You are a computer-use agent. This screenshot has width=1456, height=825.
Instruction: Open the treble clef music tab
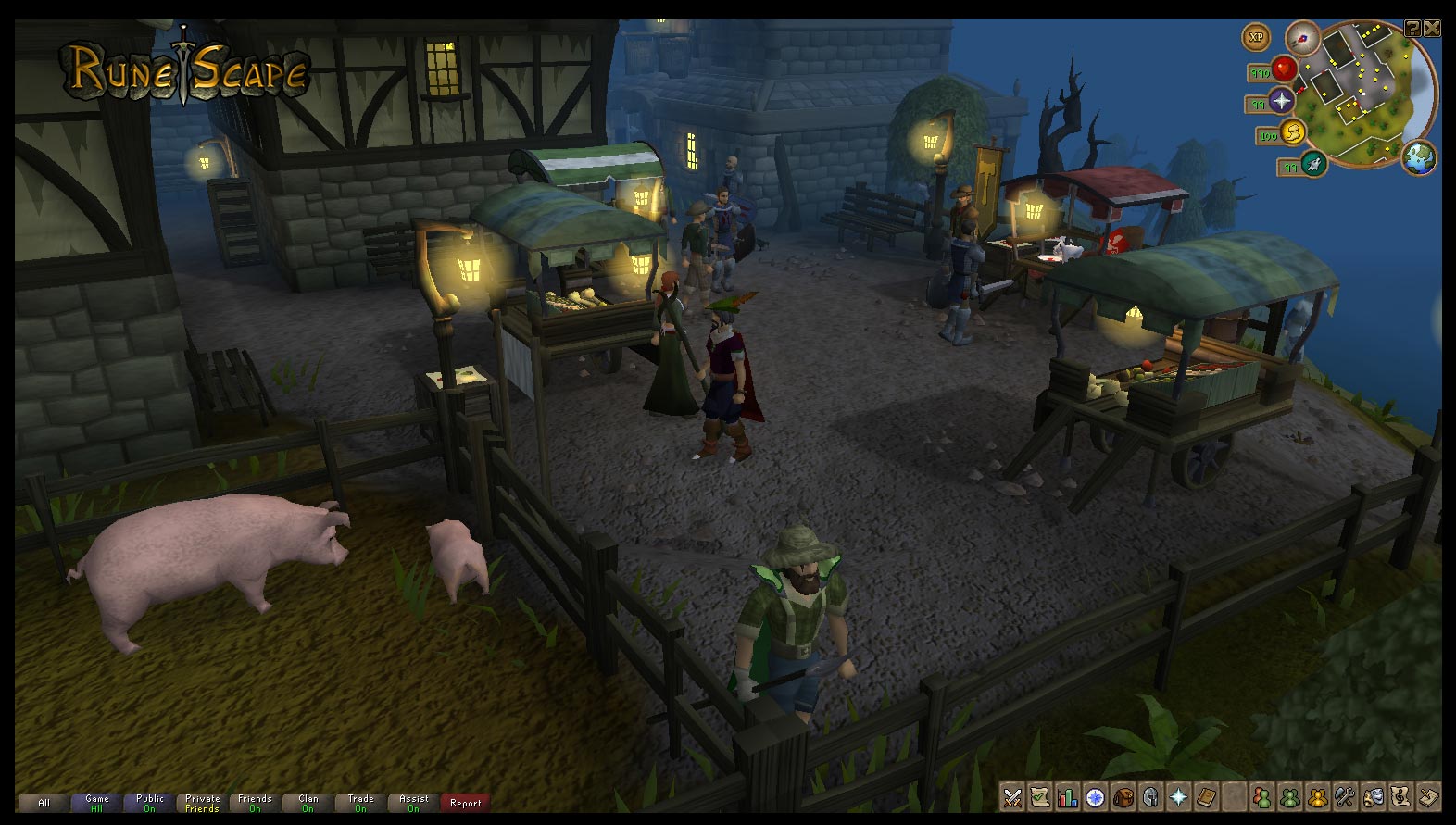[x=1400, y=797]
